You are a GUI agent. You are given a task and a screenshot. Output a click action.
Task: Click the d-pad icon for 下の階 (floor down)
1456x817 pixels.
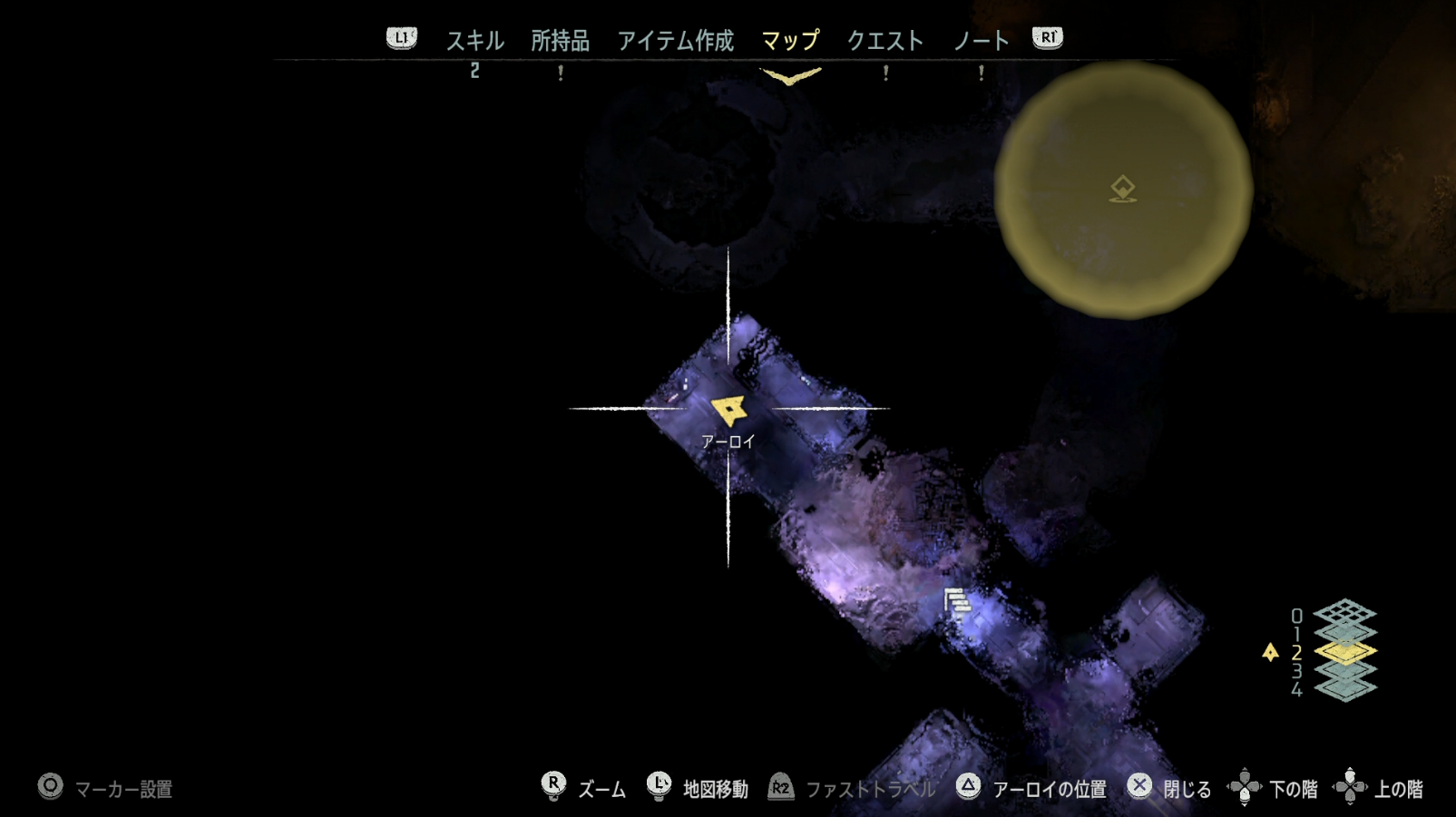(x=1246, y=788)
